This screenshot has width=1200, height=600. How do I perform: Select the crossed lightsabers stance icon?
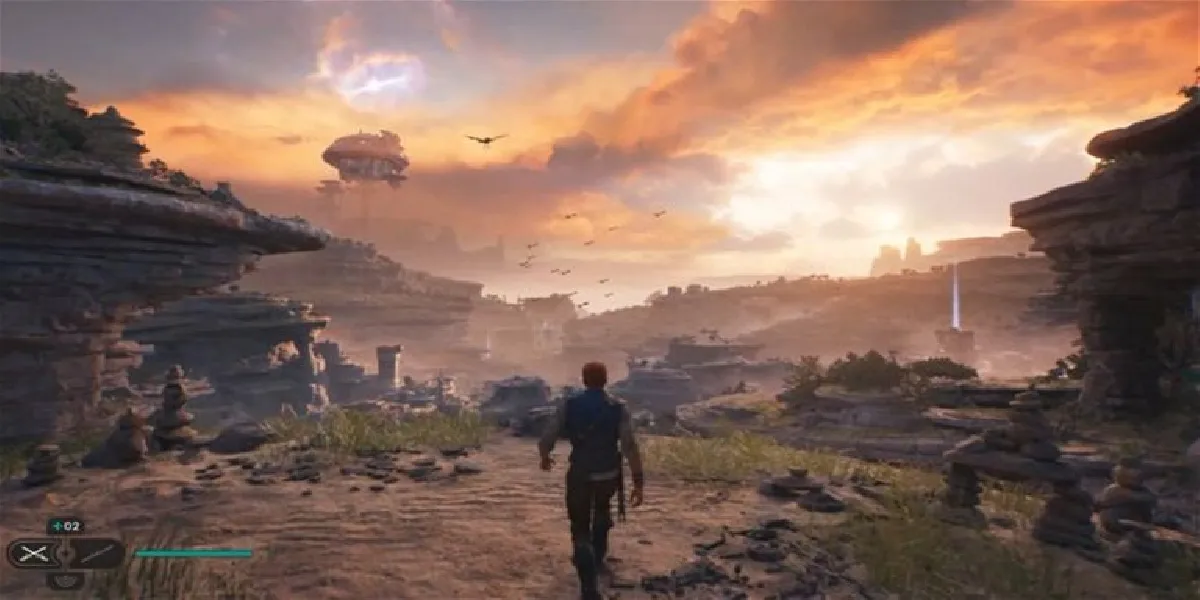(33, 553)
